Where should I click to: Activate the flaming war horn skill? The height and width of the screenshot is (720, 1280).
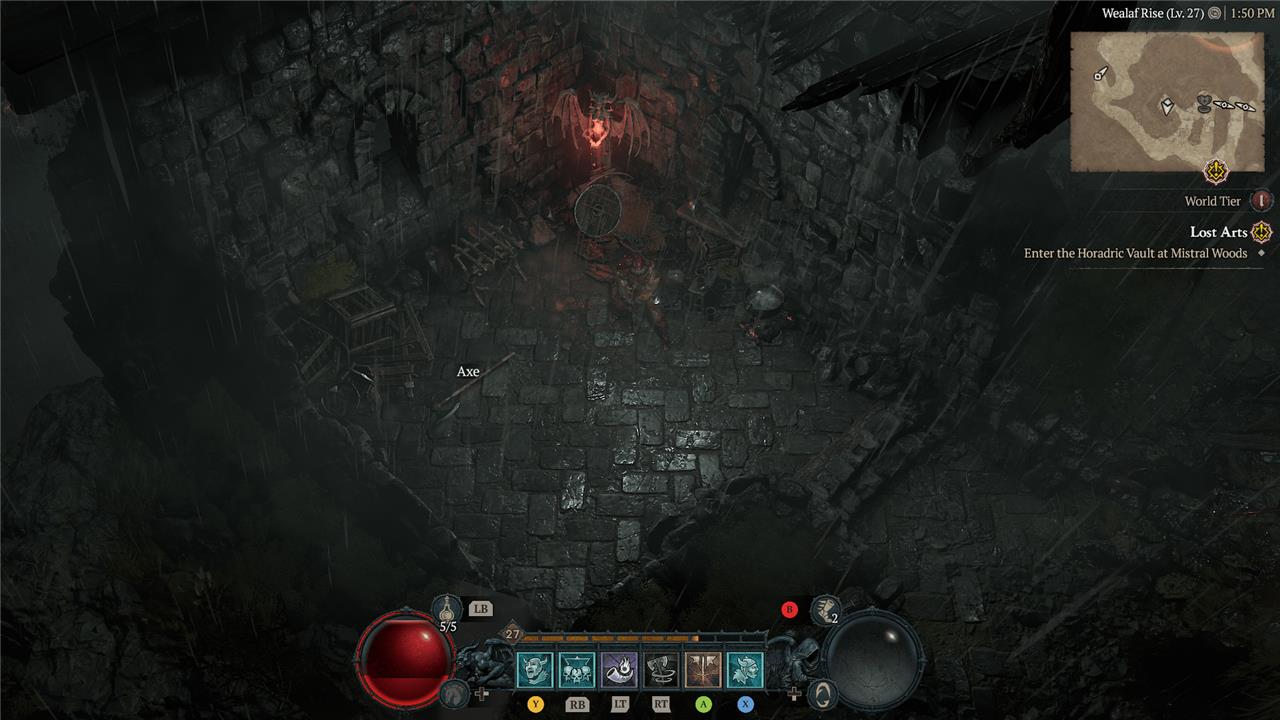click(619, 670)
